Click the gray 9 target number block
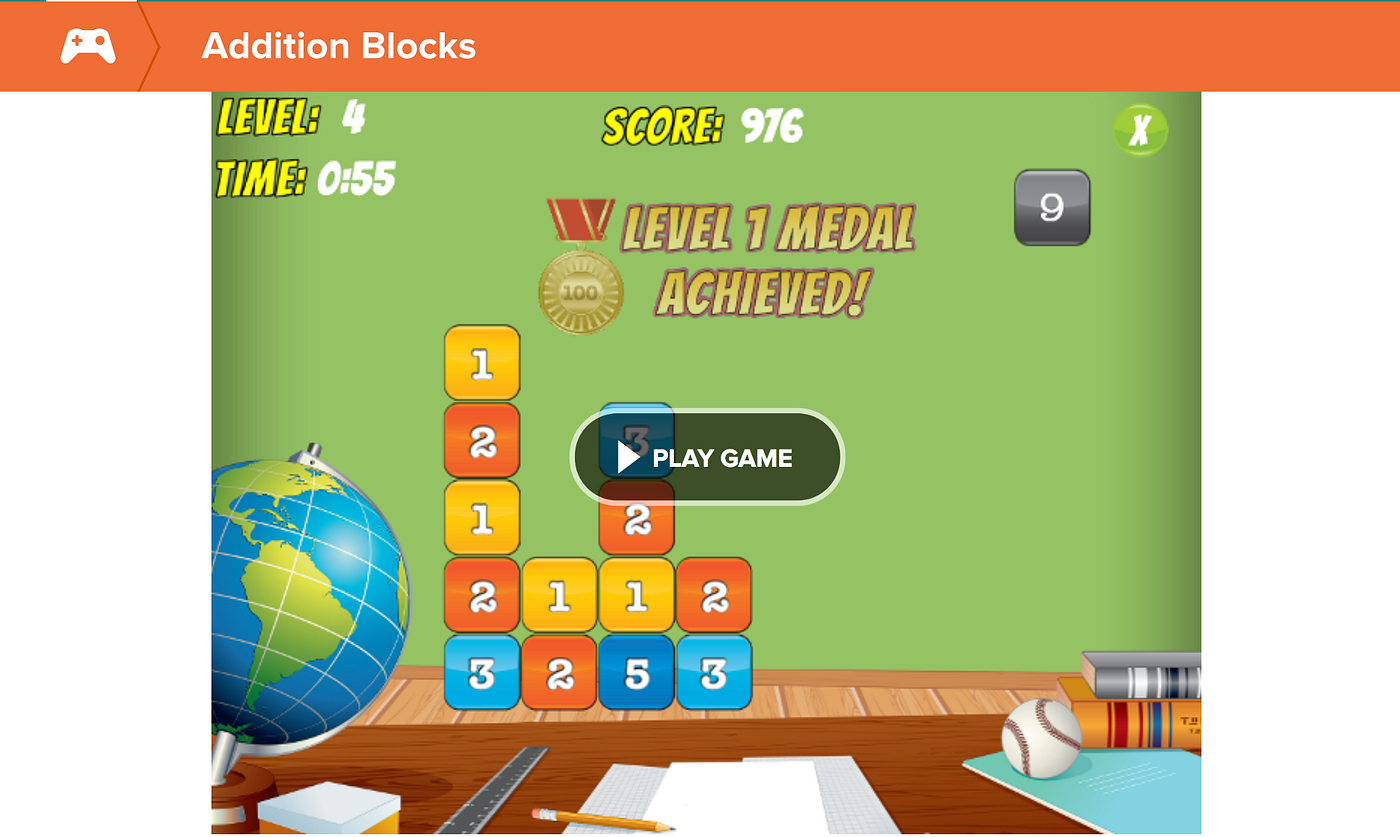 [x=1052, y=207]
